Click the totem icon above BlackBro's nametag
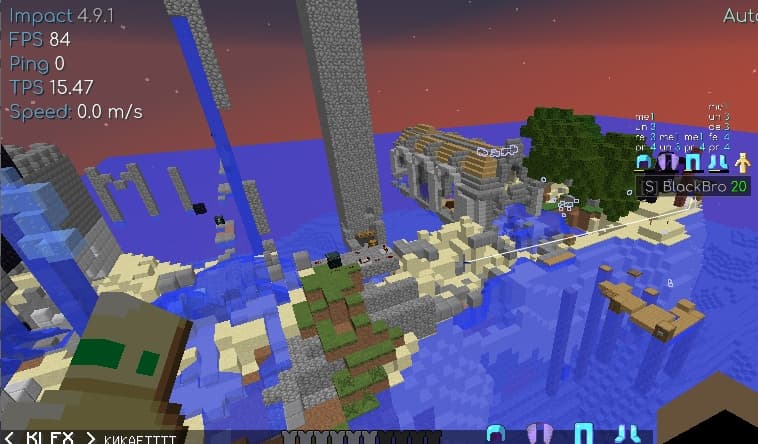 coord(742,162)
